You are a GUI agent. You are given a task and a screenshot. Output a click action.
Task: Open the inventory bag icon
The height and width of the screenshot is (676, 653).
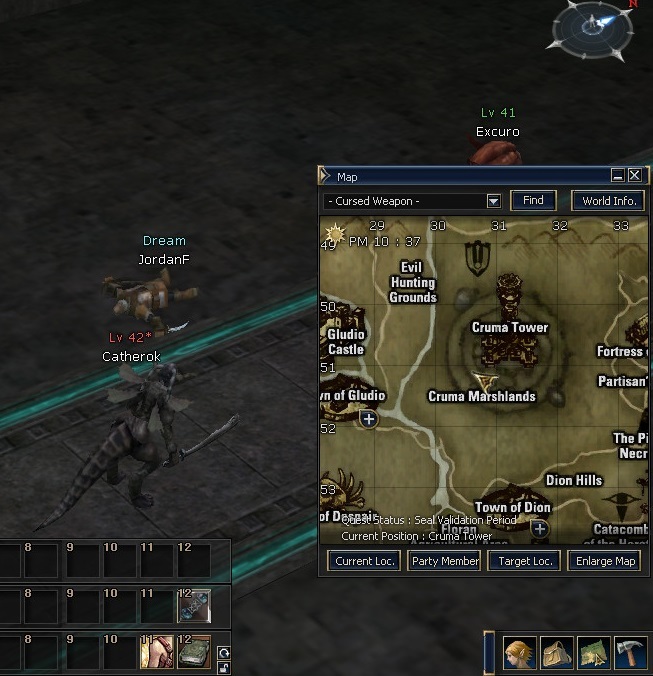tap(556, 653)
